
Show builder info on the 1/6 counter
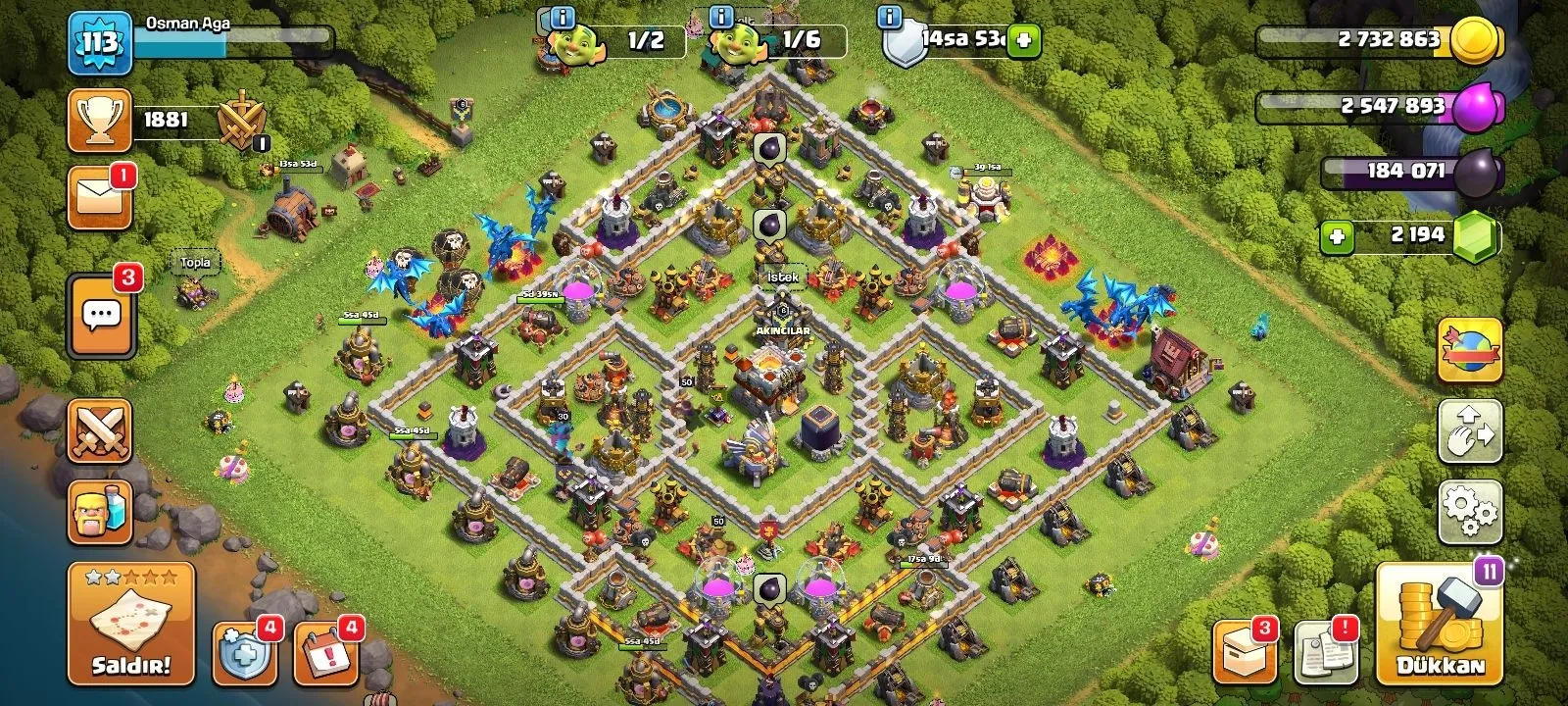720,18
